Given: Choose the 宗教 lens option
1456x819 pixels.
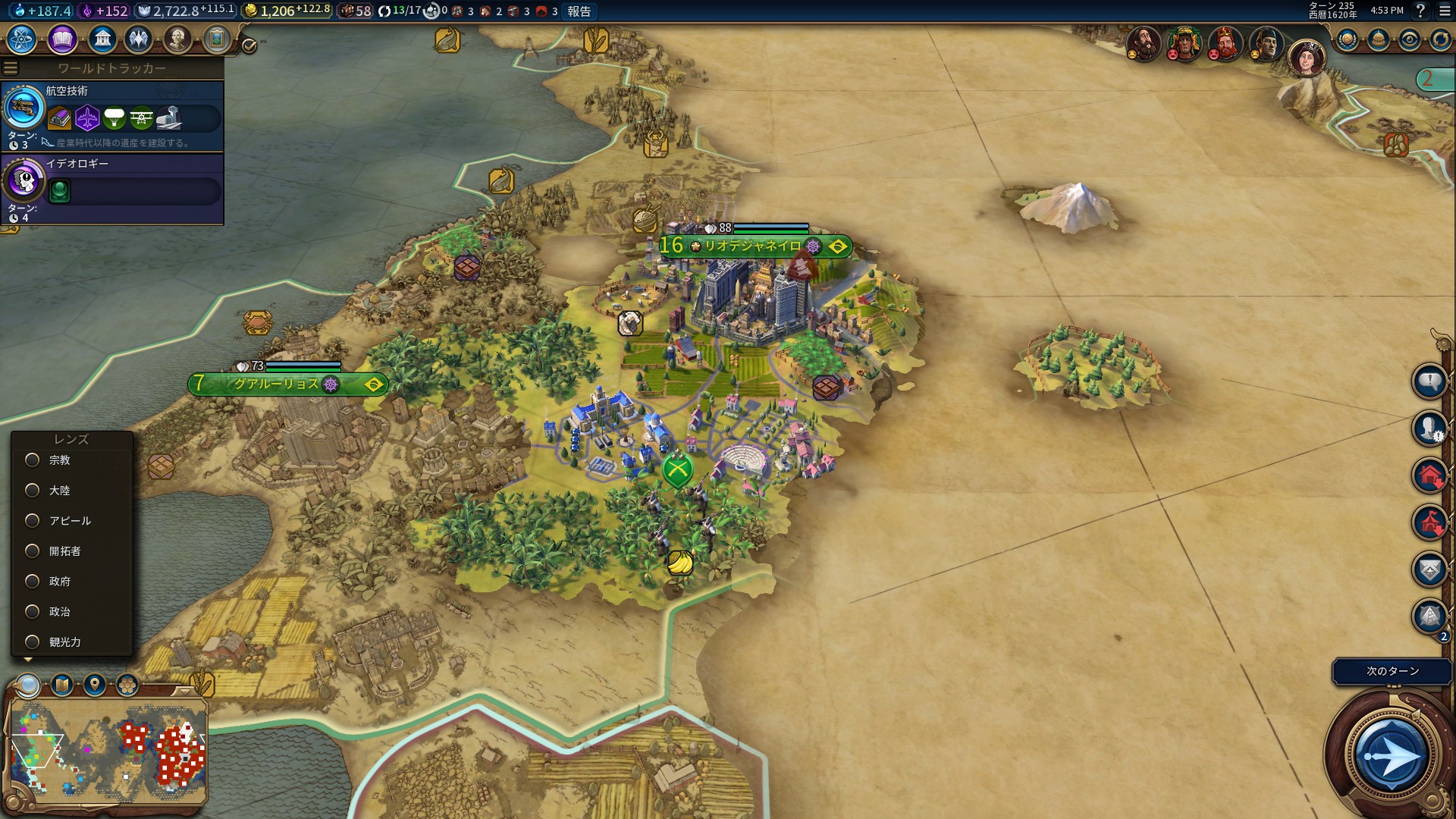Looking at the screenshot, I should [33, 460].
